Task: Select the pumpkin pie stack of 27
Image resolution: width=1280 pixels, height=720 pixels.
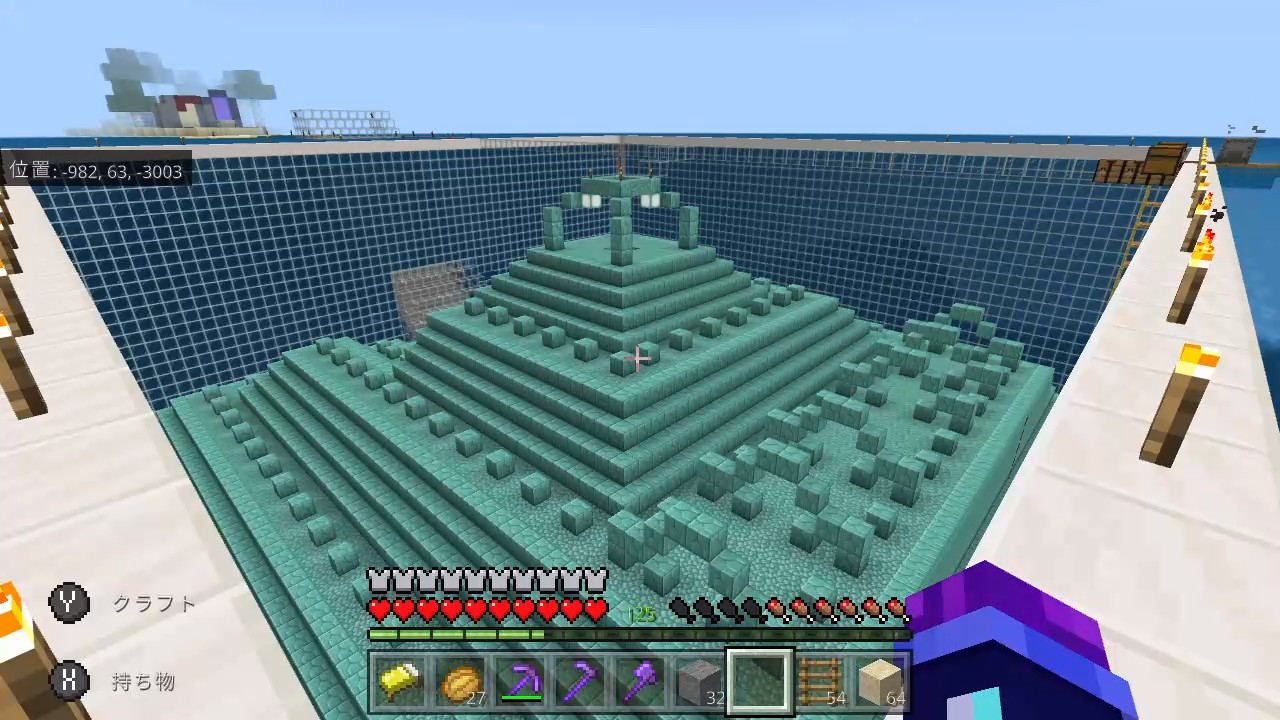Action: [x=460, y=680]
